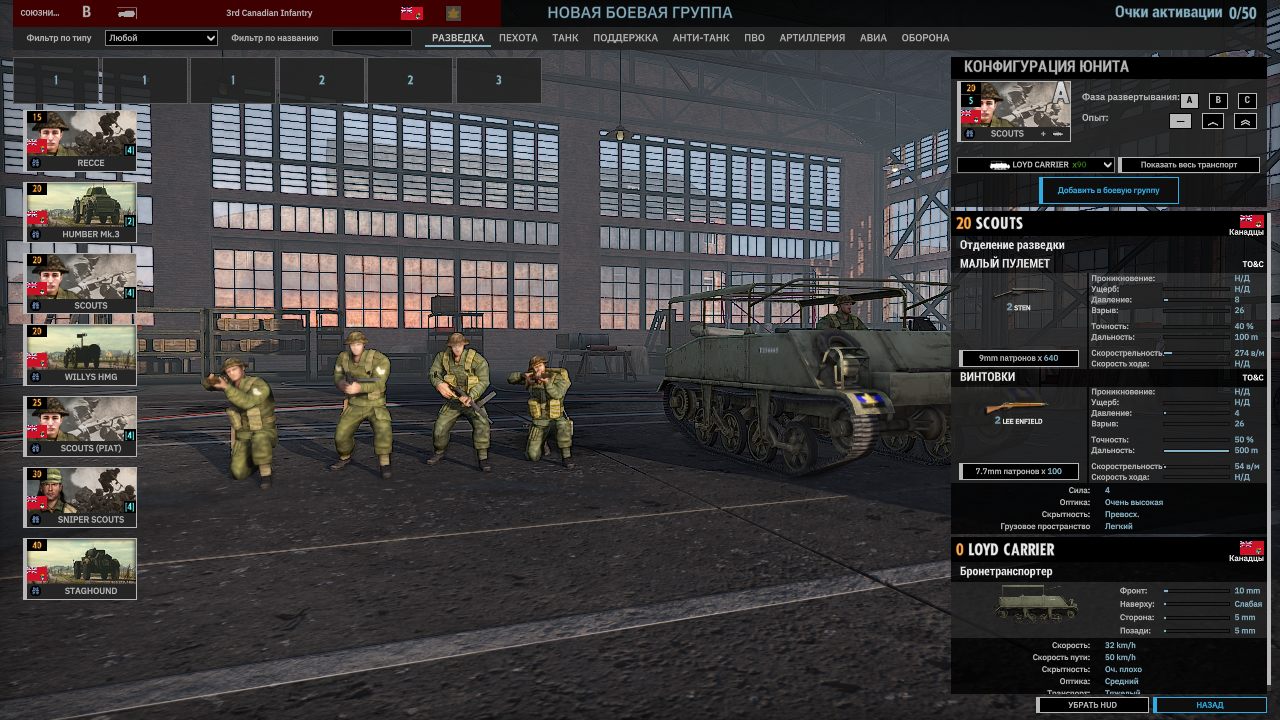This screenshot has height=720, width=1280.
Task: Set deployment phase to B
Action: point(1217,100)
